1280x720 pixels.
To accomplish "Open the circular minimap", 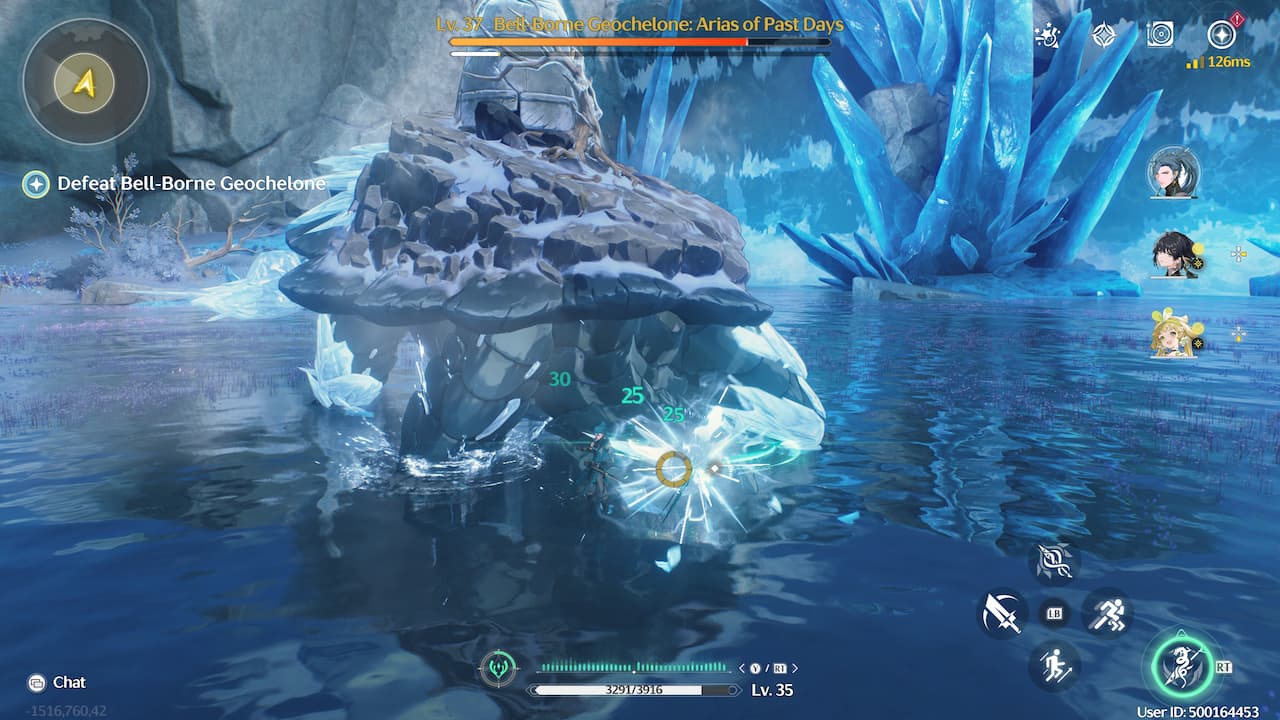I will click(x=86, y=81).
